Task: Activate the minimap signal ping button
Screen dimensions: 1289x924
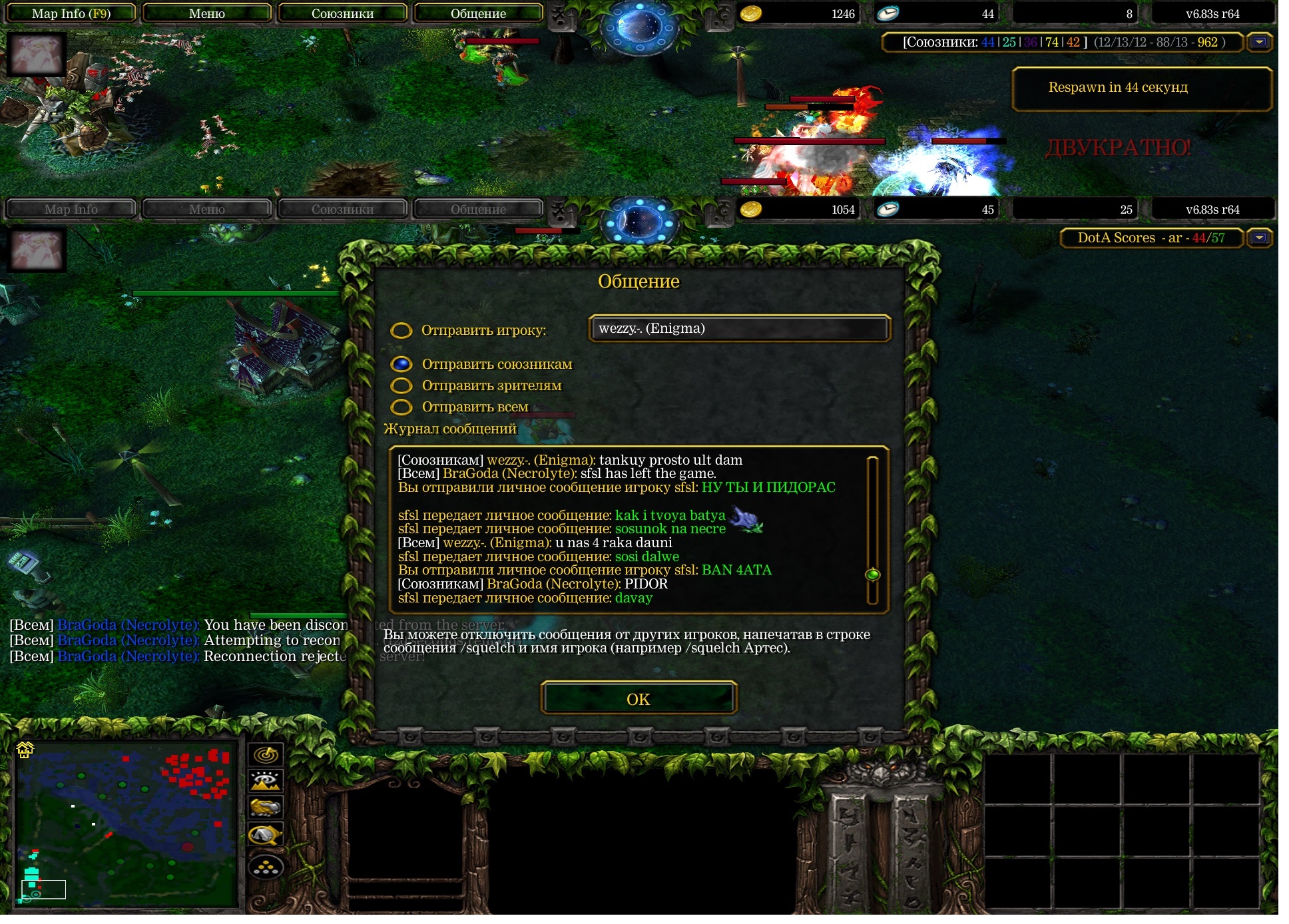Action: pyautogui.click(x=266, y=755)
